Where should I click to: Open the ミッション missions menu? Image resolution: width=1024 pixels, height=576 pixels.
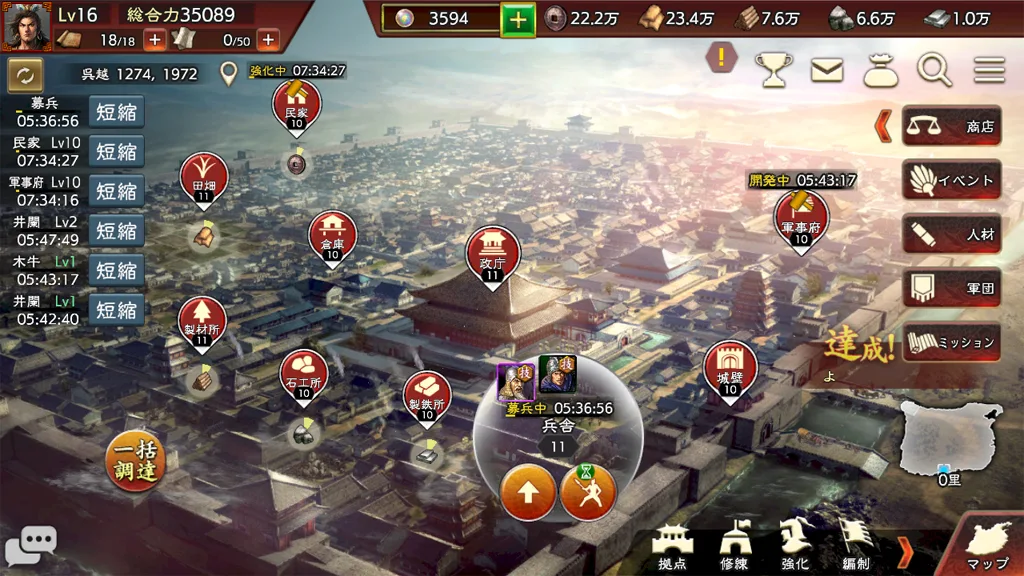click(x=951, y=342)
